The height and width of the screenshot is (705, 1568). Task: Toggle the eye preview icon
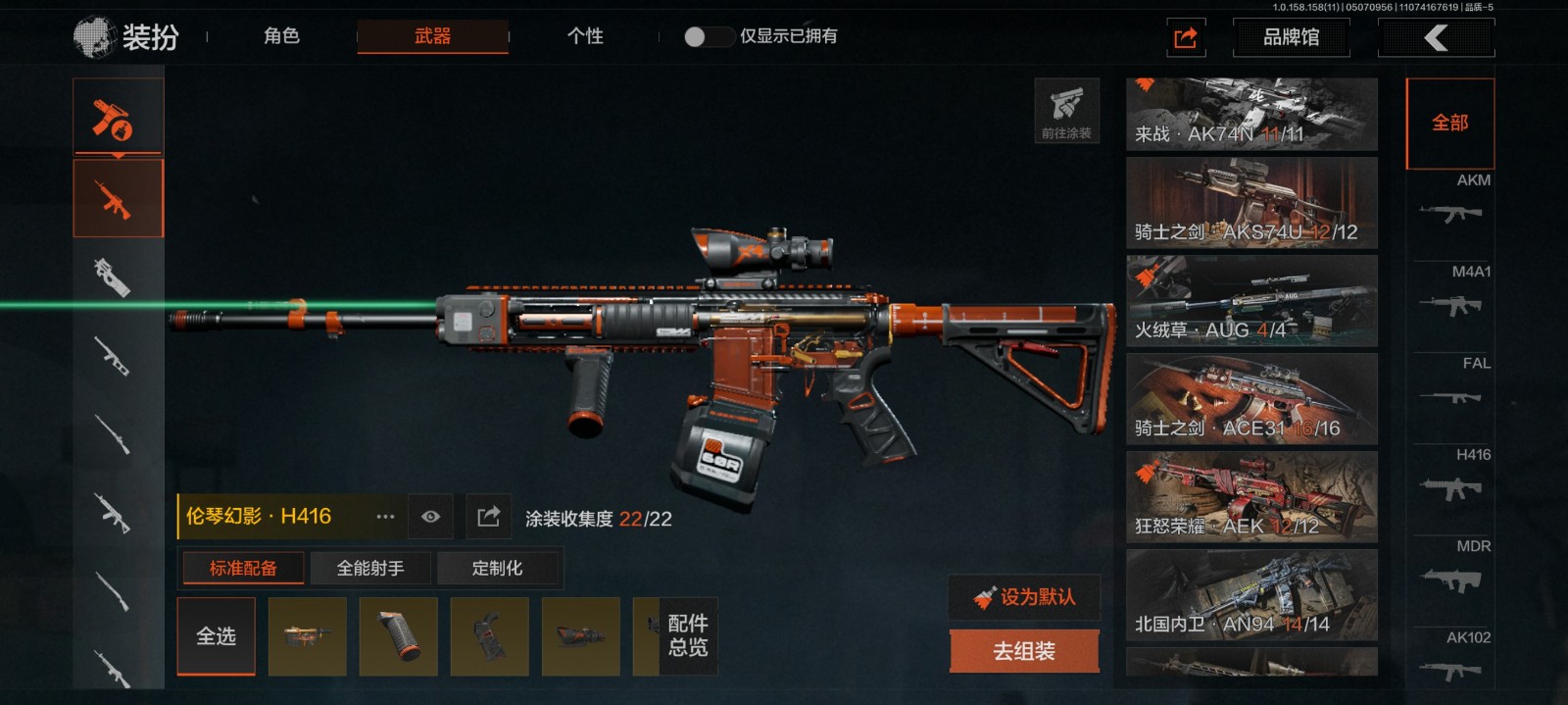[430, 517]
